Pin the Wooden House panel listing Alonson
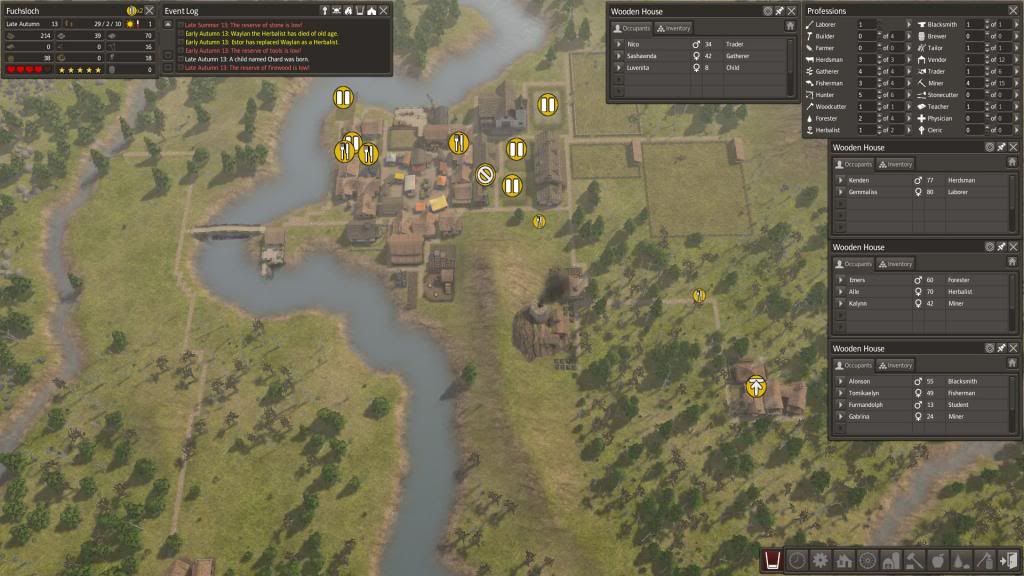The width and height of the screenshot is (1024, 576). [1001, 348]
